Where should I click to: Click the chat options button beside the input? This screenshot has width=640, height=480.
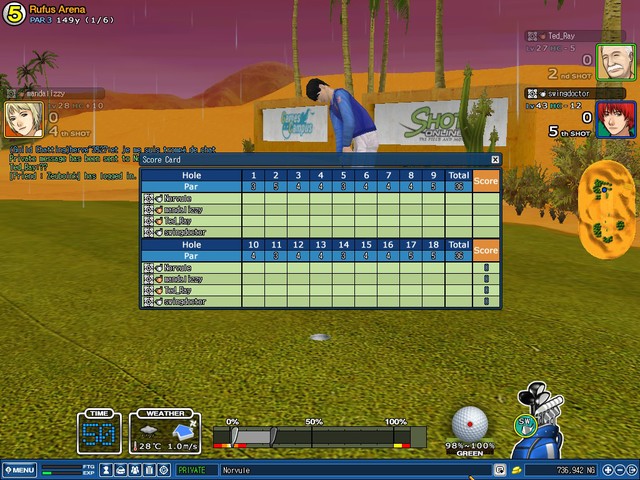pyautogui.click(x=499, y=469)
